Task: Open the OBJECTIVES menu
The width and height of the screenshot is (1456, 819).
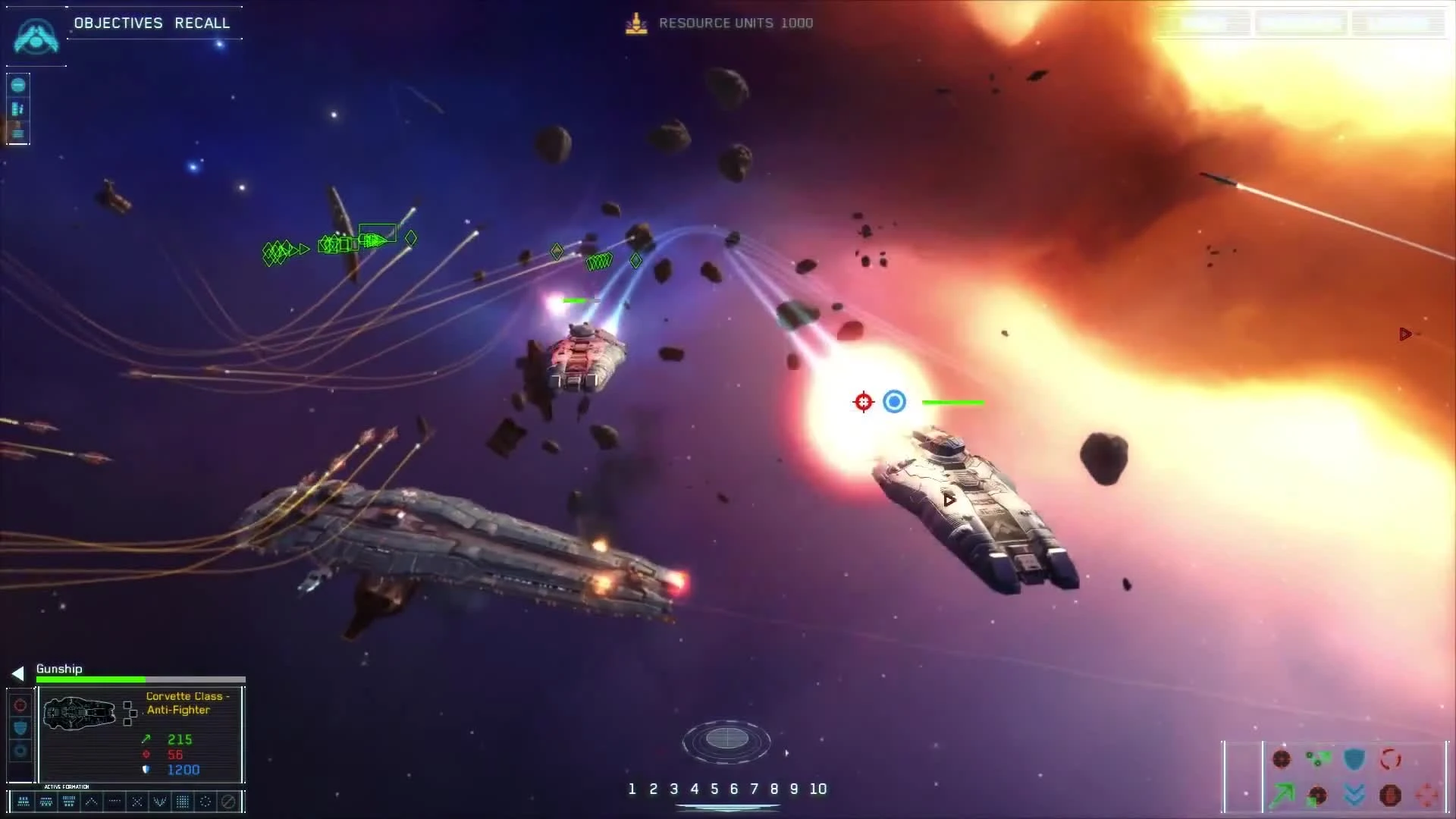Action: (118, 23)
